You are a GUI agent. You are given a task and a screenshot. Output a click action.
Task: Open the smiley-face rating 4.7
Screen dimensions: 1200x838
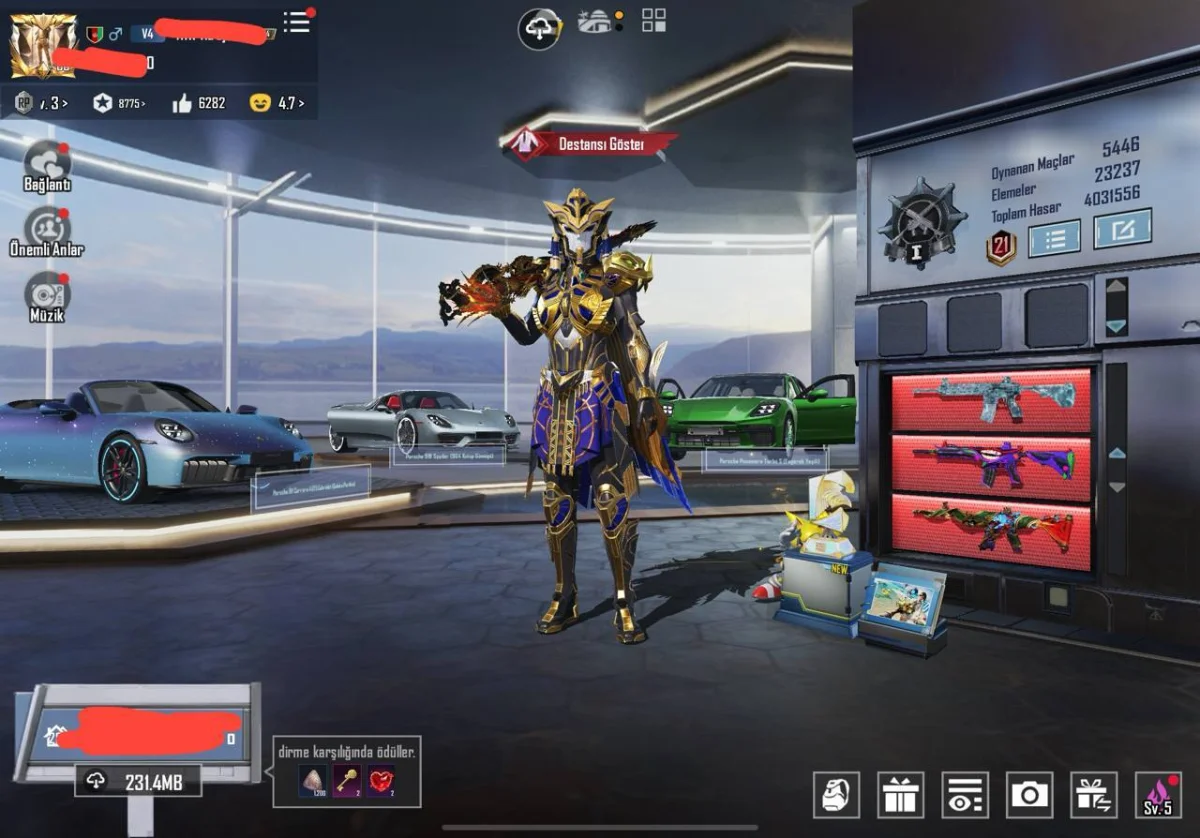(x=277, y=102)
